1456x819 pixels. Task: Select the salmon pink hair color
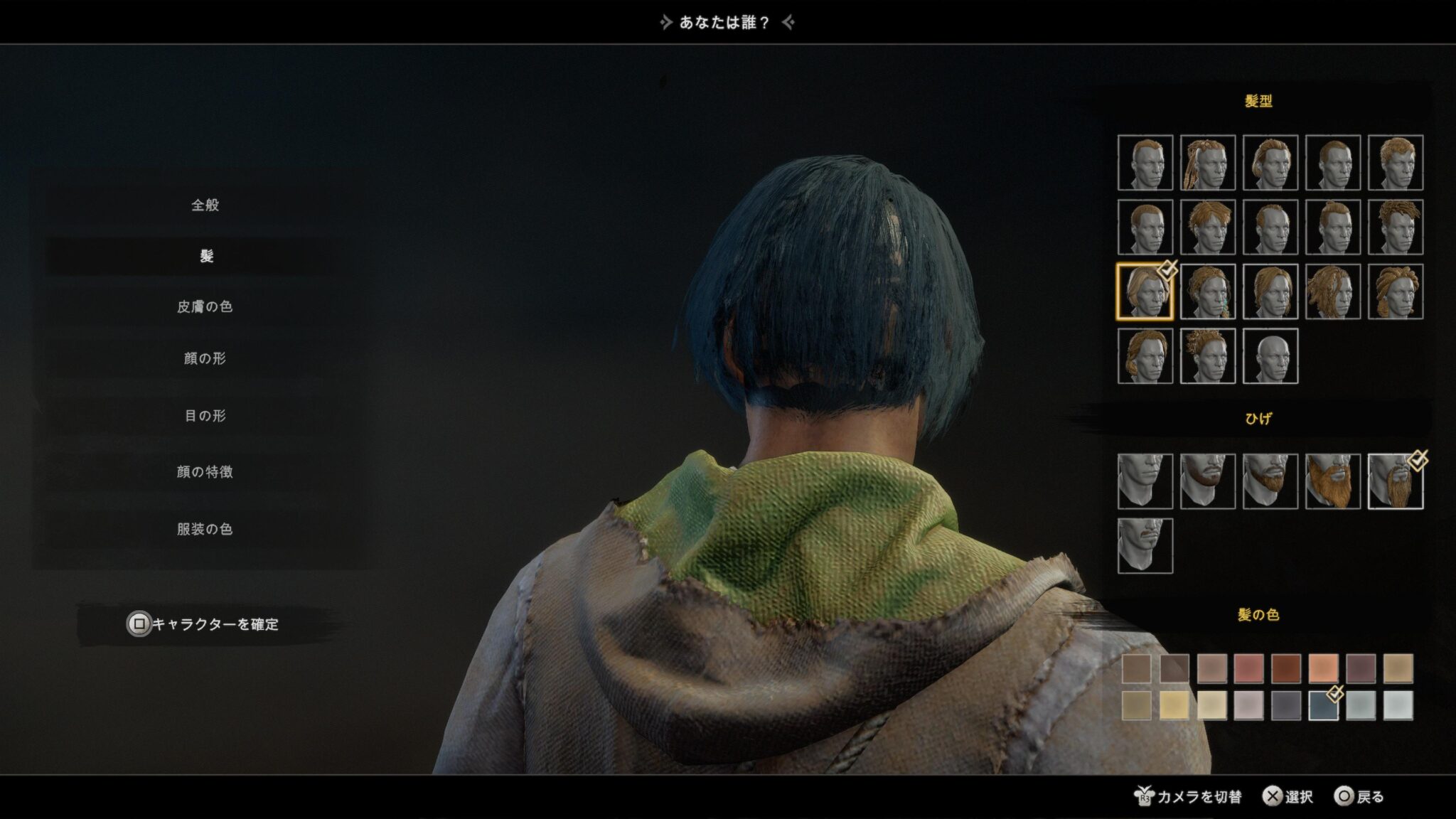click(x=1248, y=668)
